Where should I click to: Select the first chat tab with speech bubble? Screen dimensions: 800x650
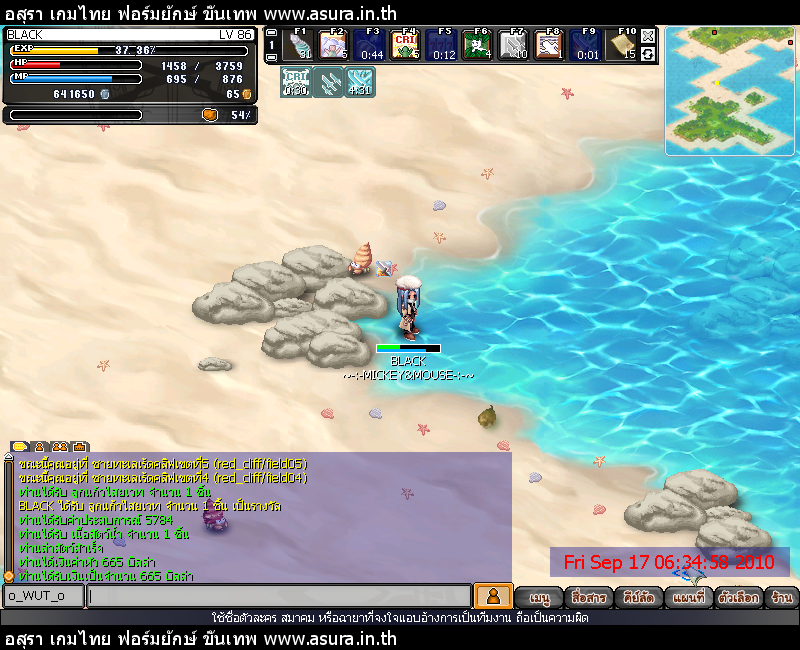coord(20,446)
